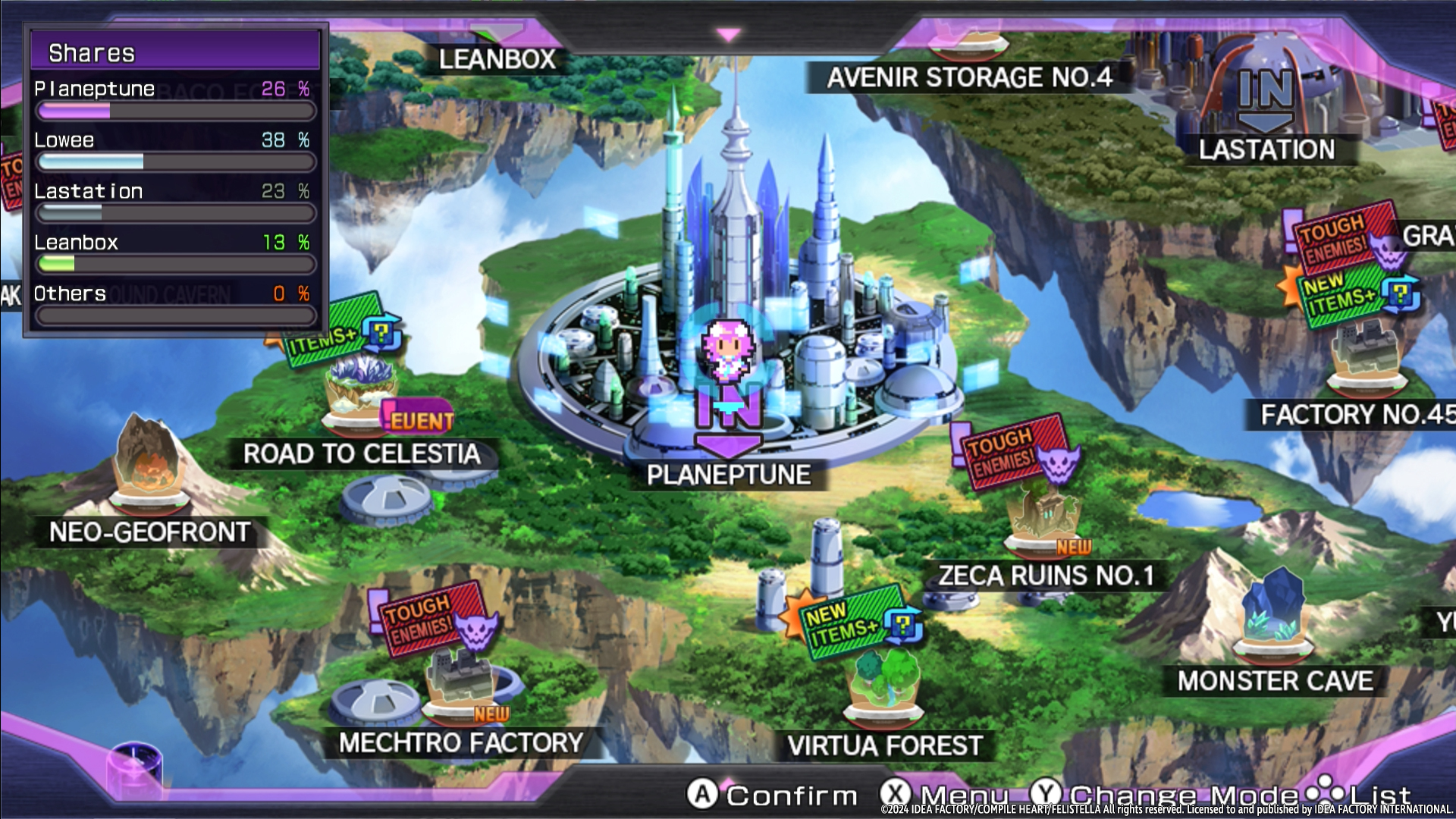Select the Neo-Geofront dungeon label
1456x819 pixels.
click(149, 532)
